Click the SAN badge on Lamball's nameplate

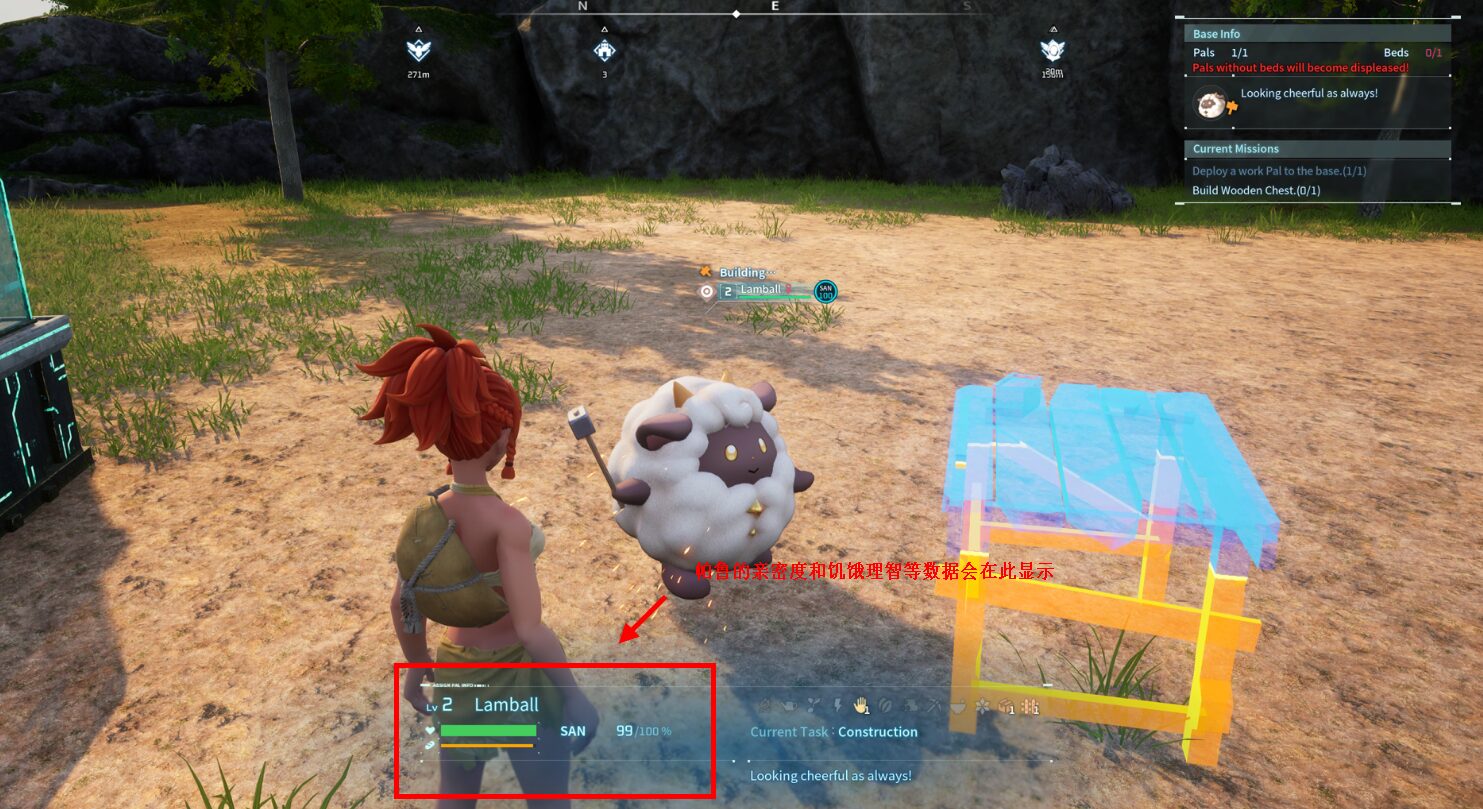point(826,292)
